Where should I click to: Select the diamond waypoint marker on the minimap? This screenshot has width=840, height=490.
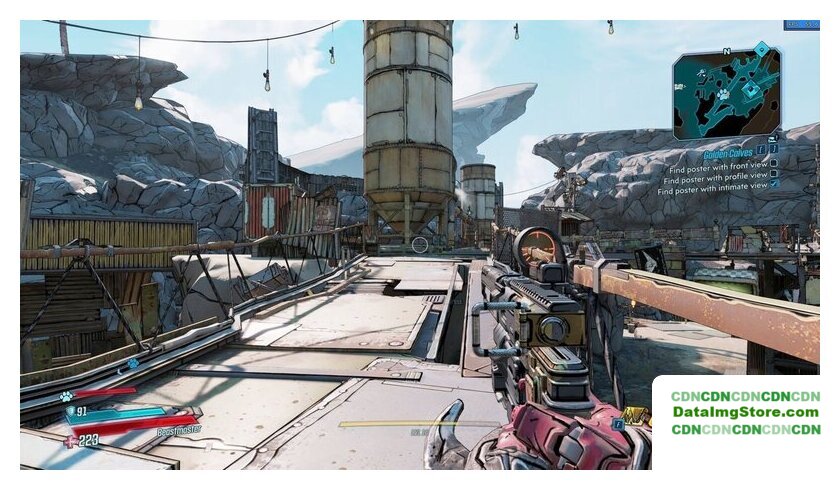tap(762, 47)
